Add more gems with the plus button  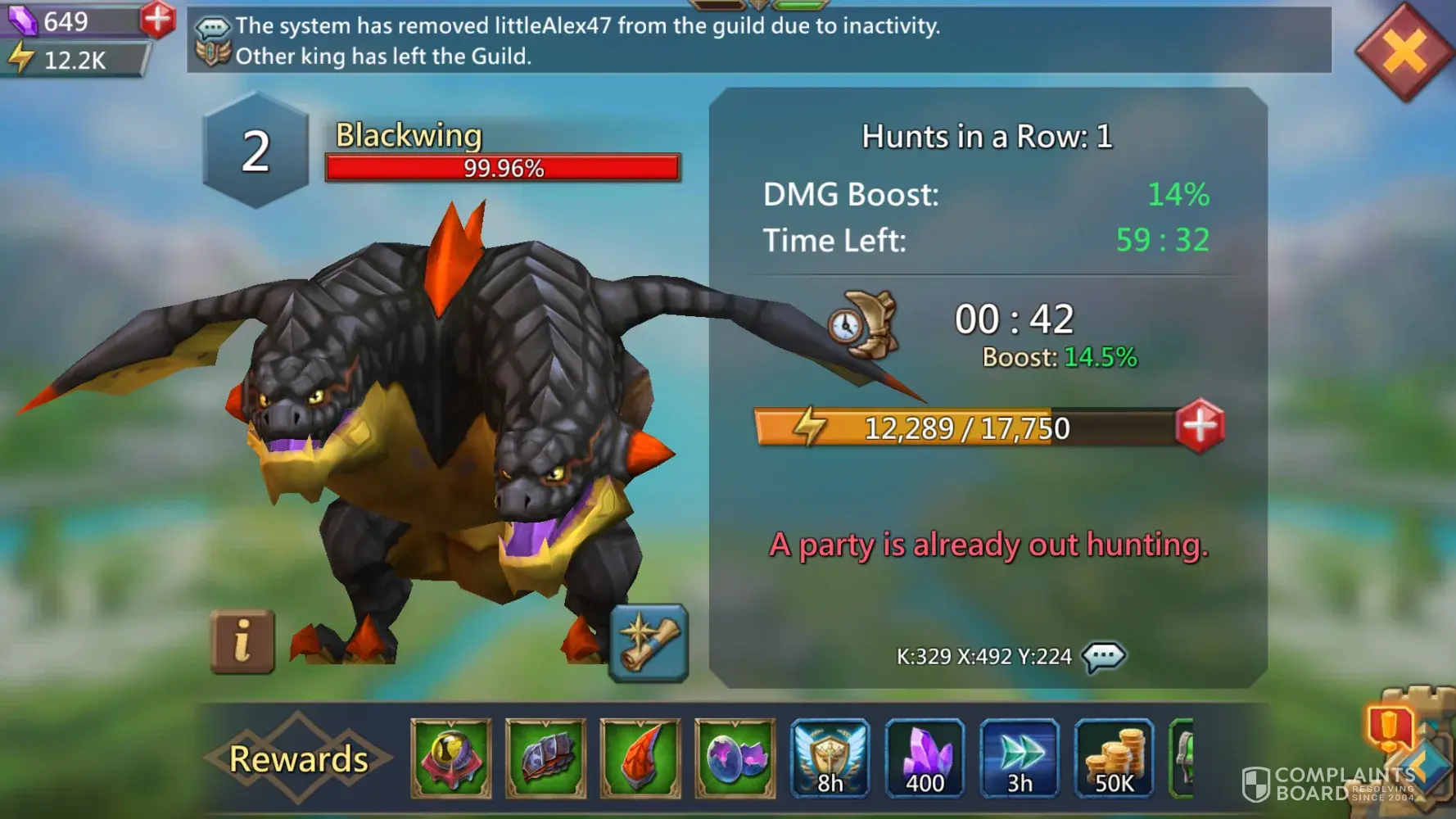tap(157, 19)
